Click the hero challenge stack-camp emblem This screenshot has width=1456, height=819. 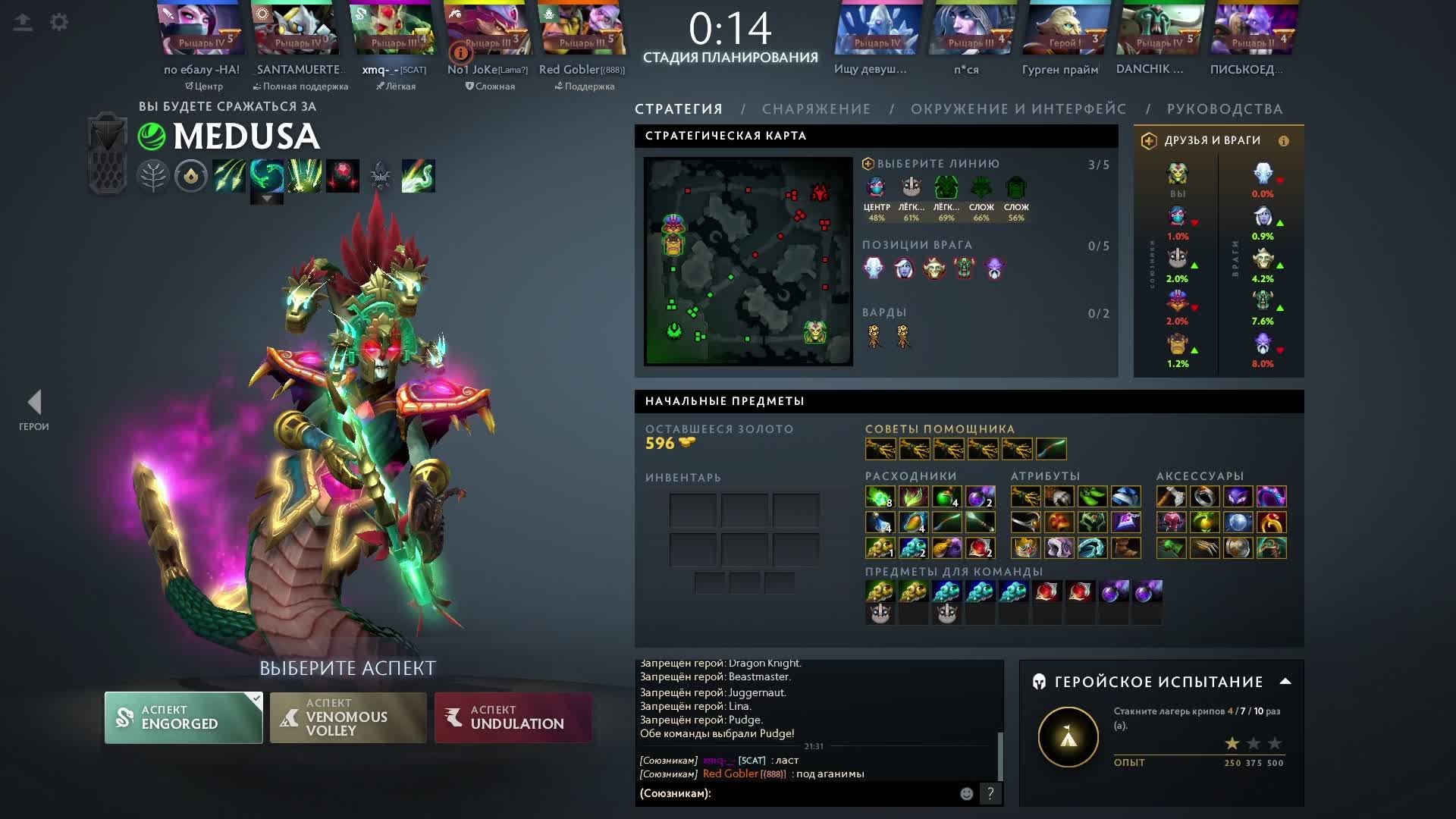[x=1068, y=736]
